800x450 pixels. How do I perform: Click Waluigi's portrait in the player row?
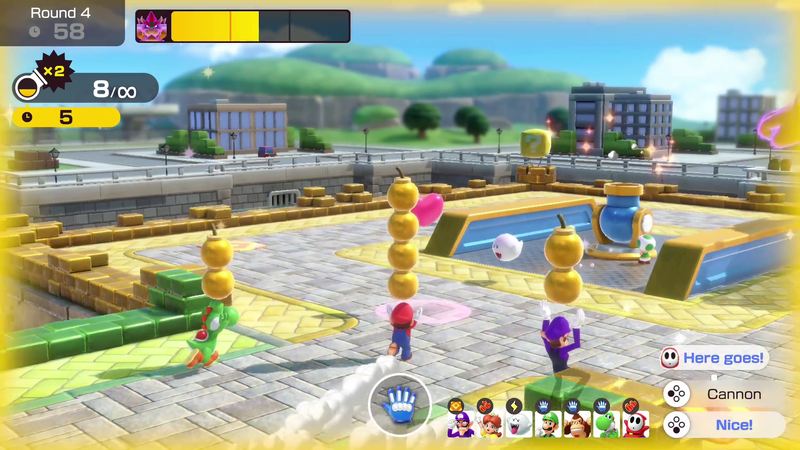tap(459, 423)
